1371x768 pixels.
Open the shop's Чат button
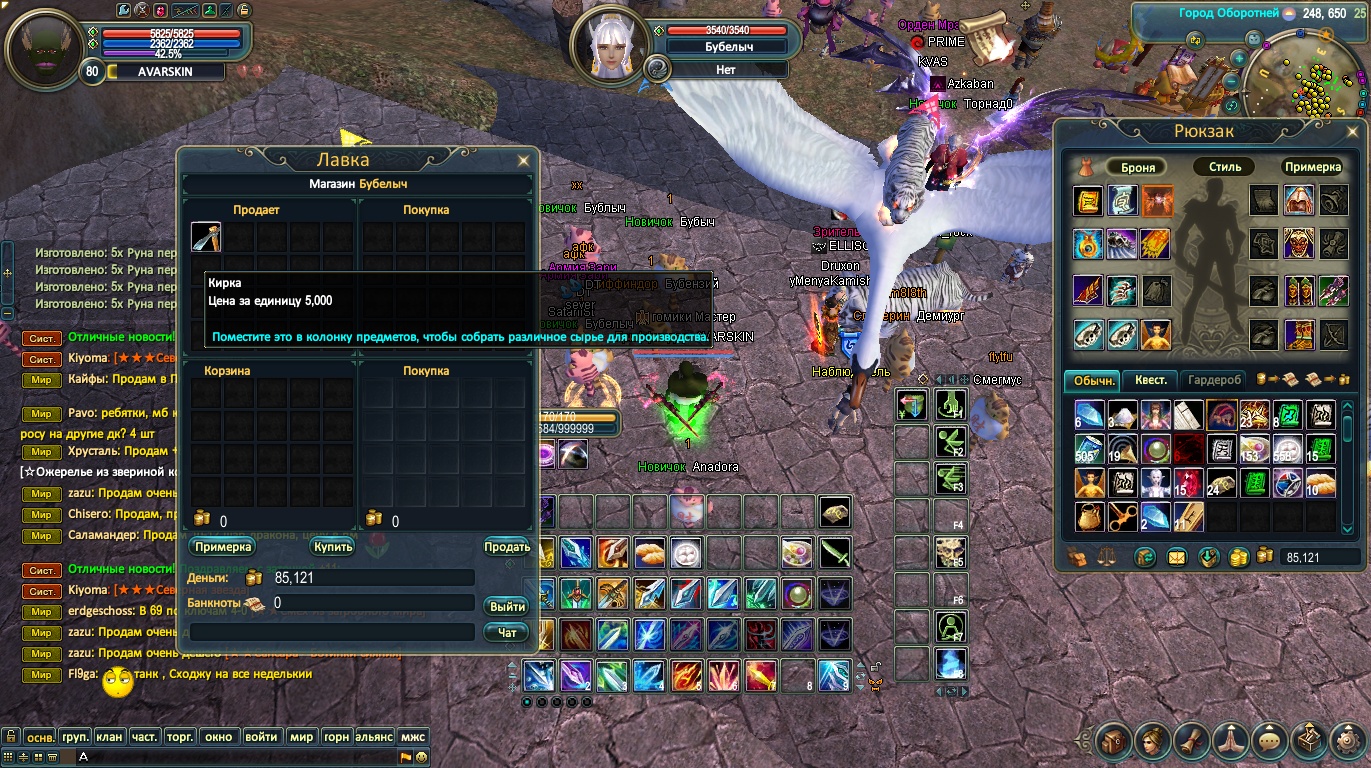pyautogui.click(x=507, y=632)
